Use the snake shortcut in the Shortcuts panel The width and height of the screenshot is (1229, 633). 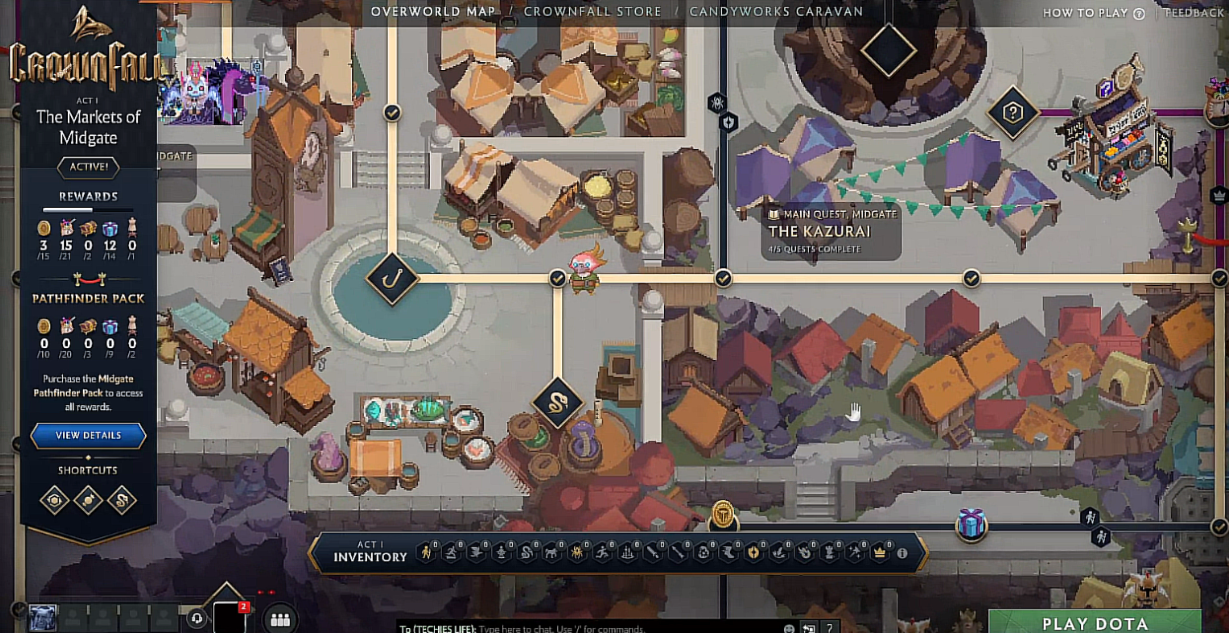pyautogui.click(x=122, y=499)
